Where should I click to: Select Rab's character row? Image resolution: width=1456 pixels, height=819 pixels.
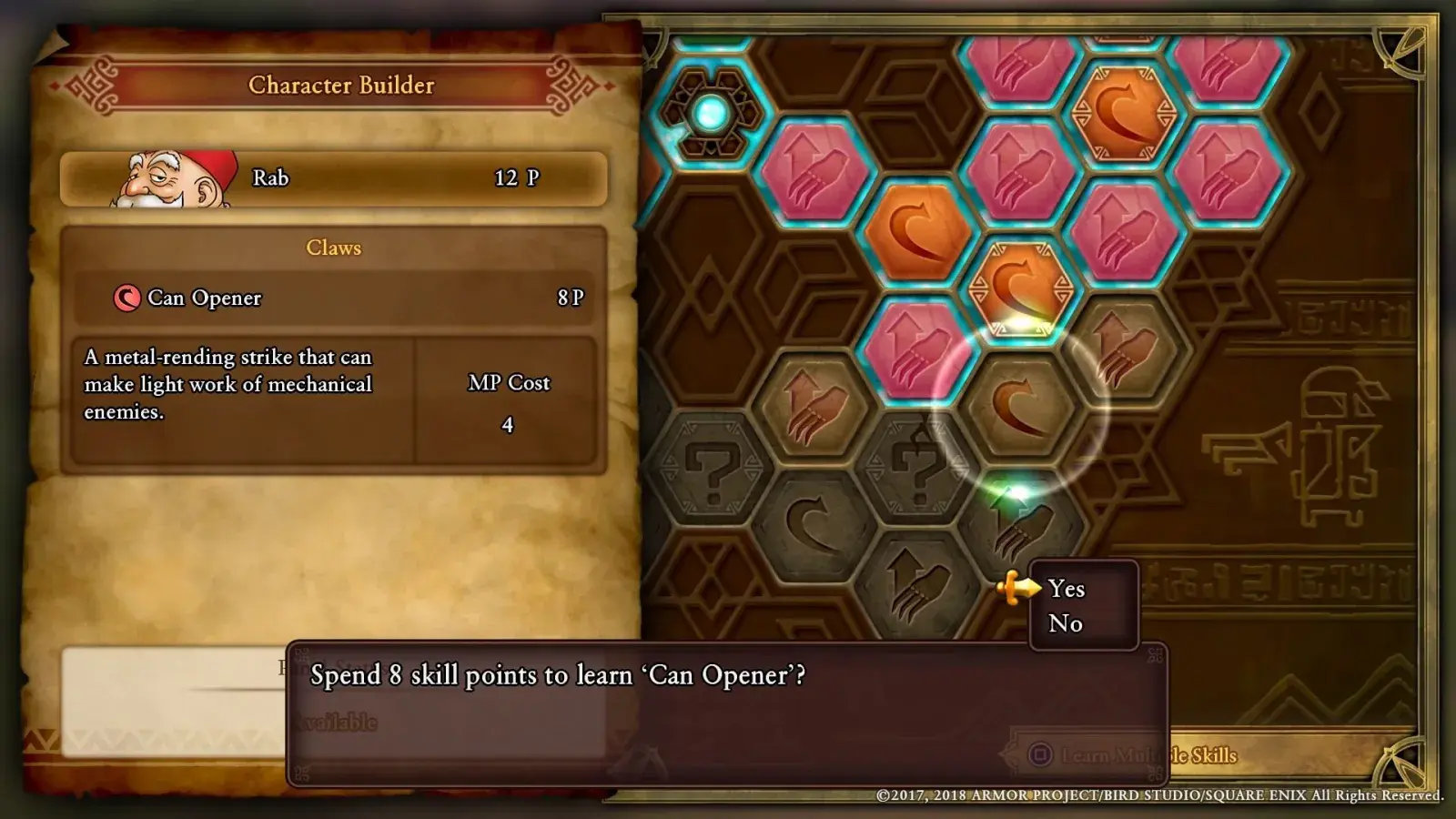coord(333,178)
